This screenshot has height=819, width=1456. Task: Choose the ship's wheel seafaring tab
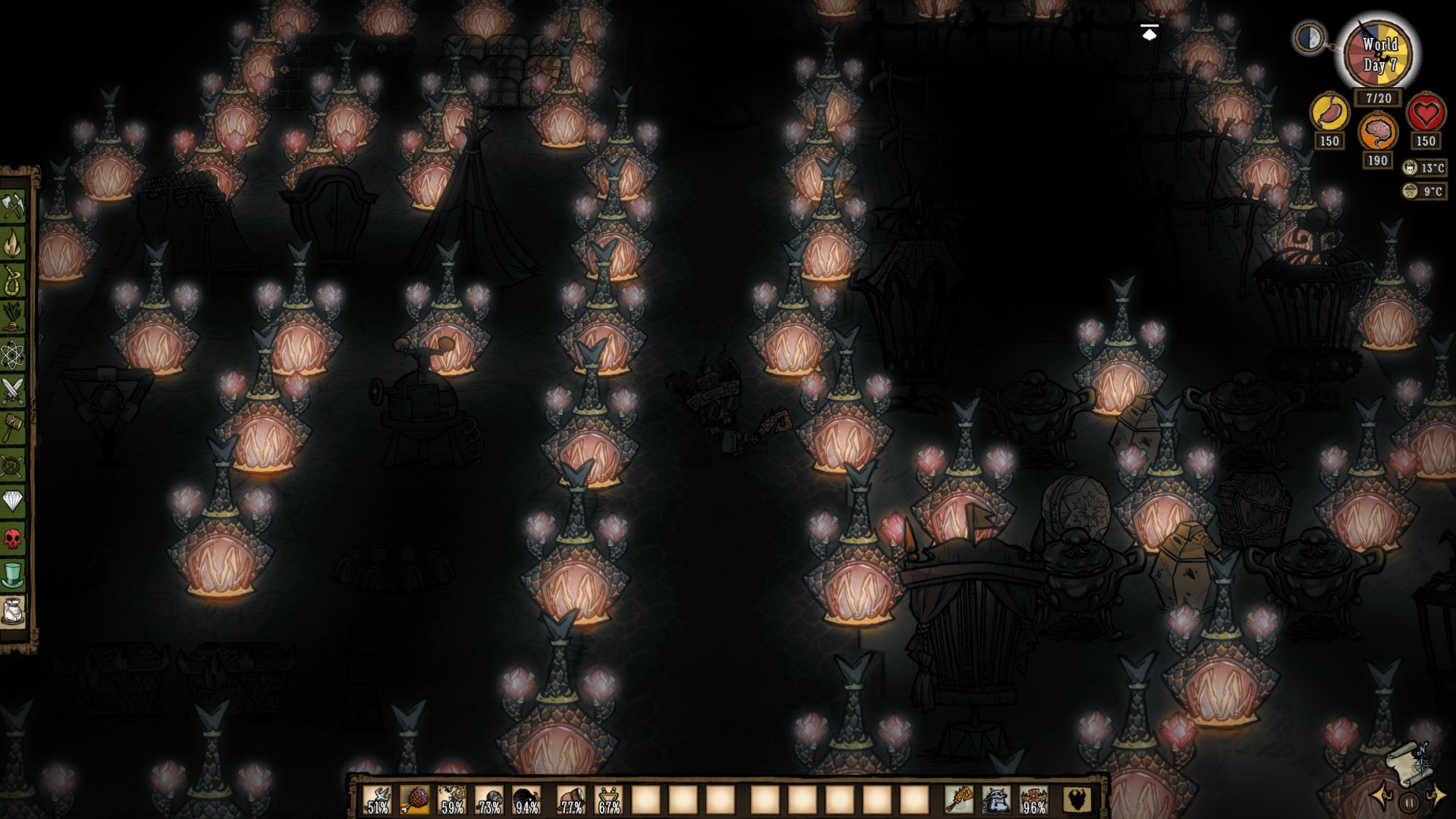pos(13,464)
